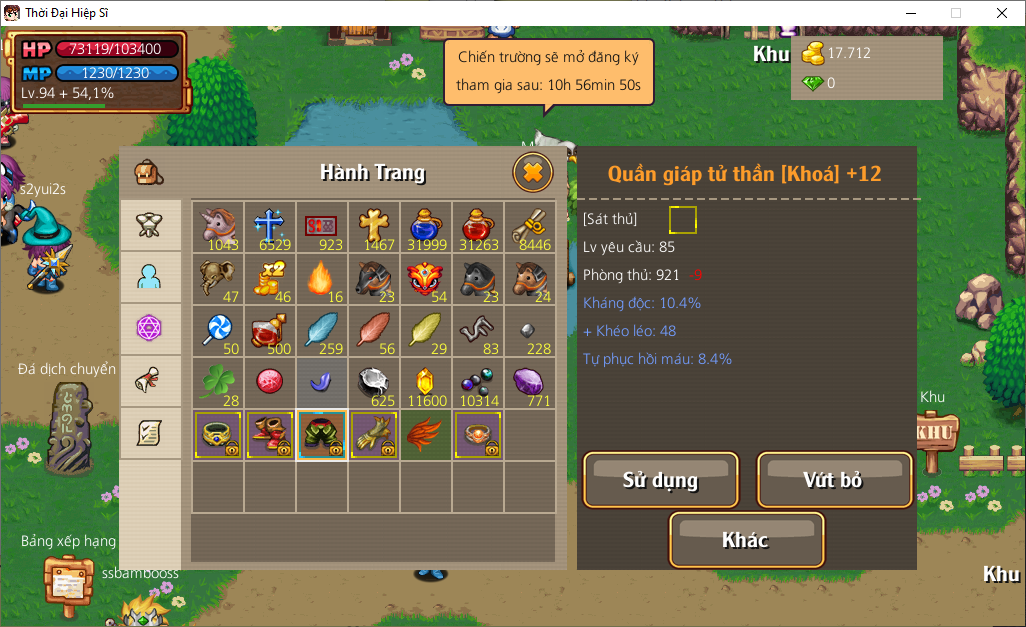
Task: Click the Sử dụng button
Action: tap(660, 480)
